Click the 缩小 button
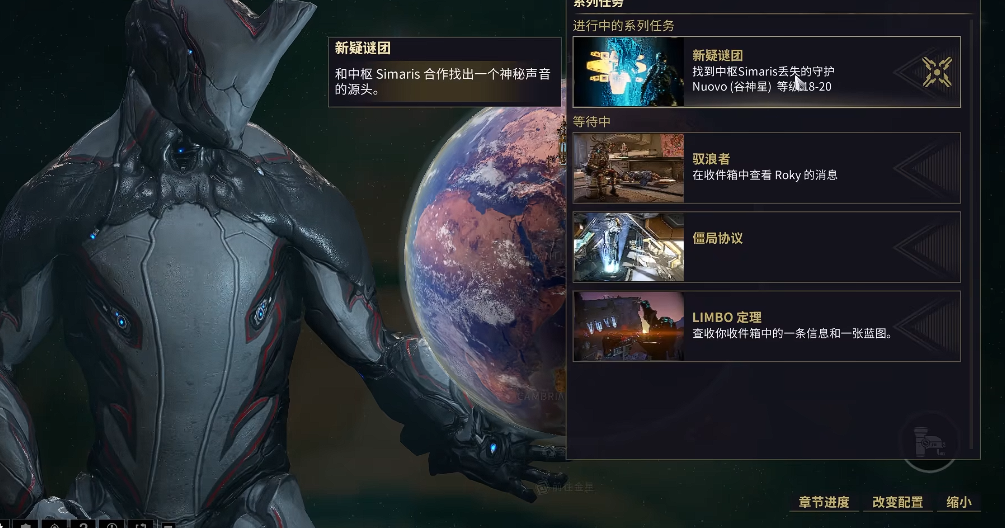1005x528 pixels. coord(958,502)
